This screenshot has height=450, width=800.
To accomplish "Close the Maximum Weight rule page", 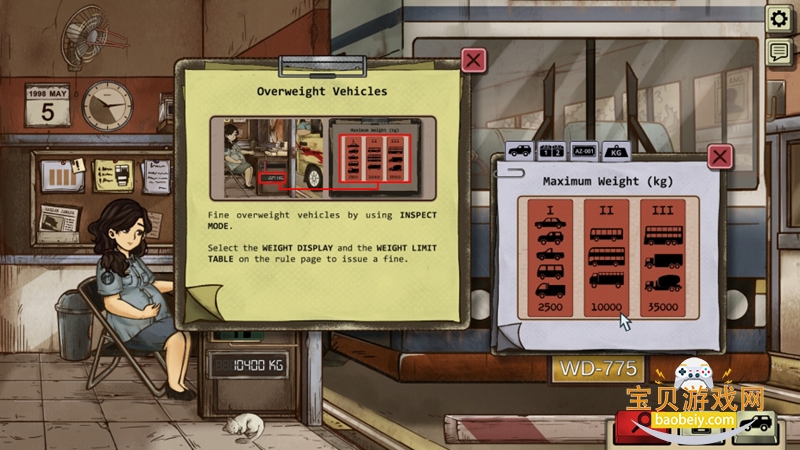I will click(720, 156).
